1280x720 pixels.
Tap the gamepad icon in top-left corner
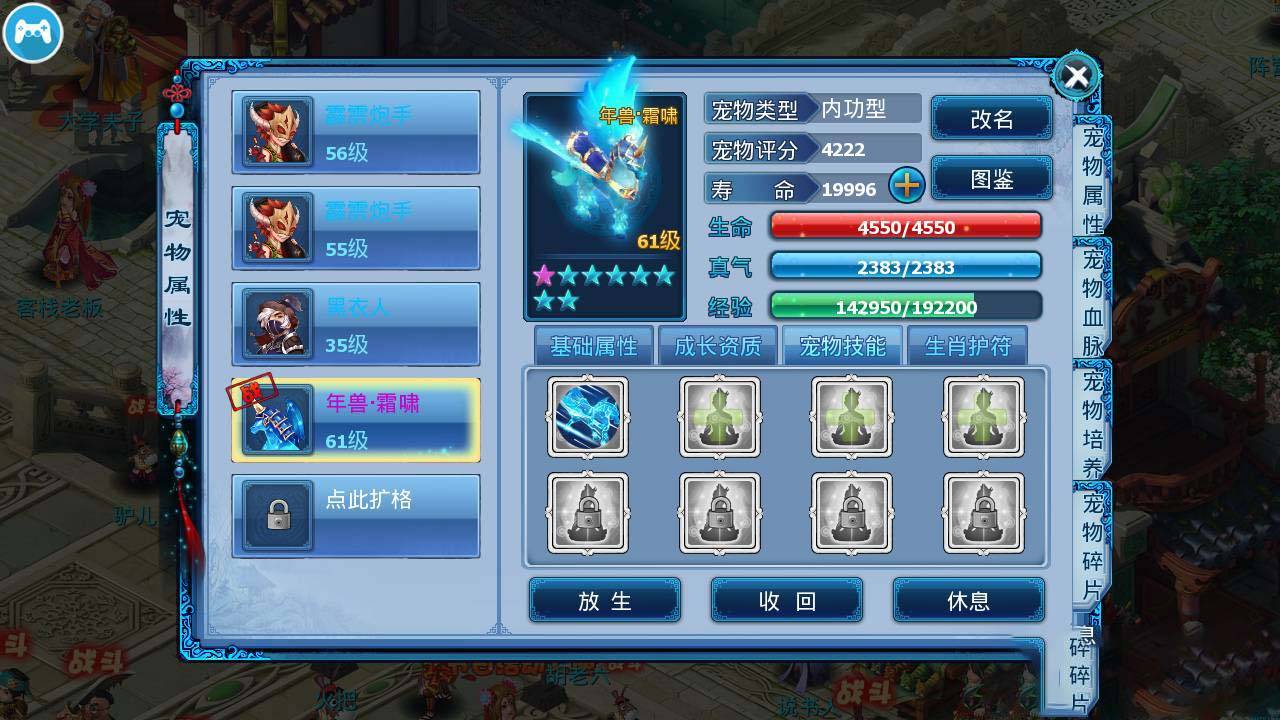click(x=33, y=33)
